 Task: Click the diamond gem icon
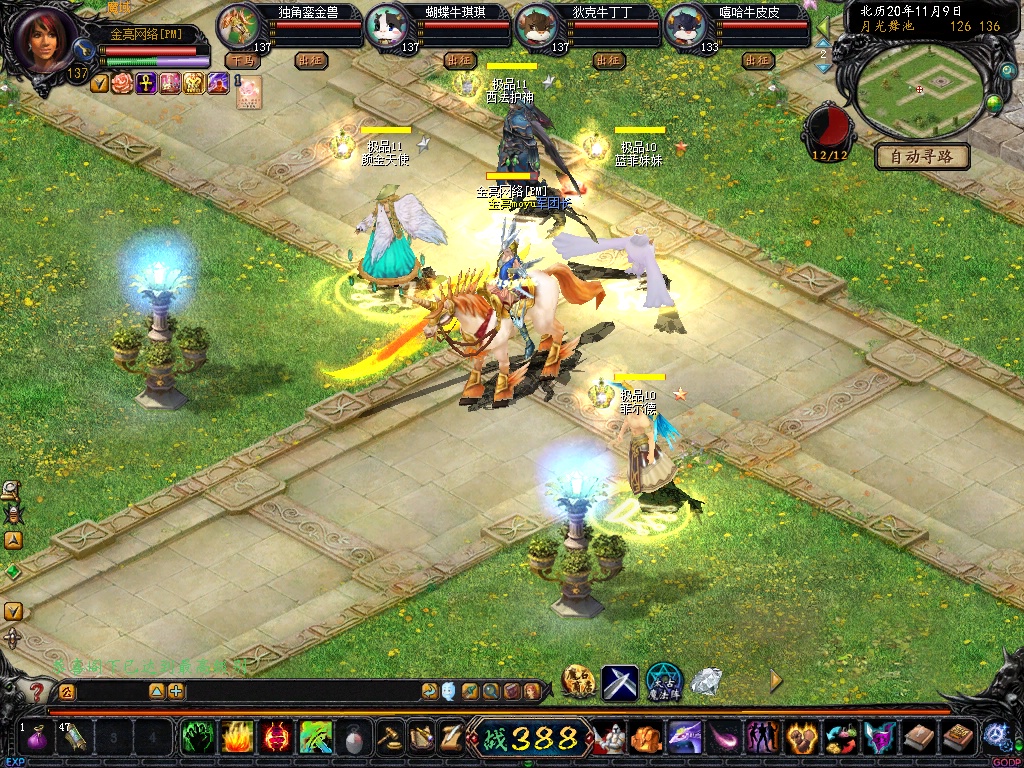[706, 682]
